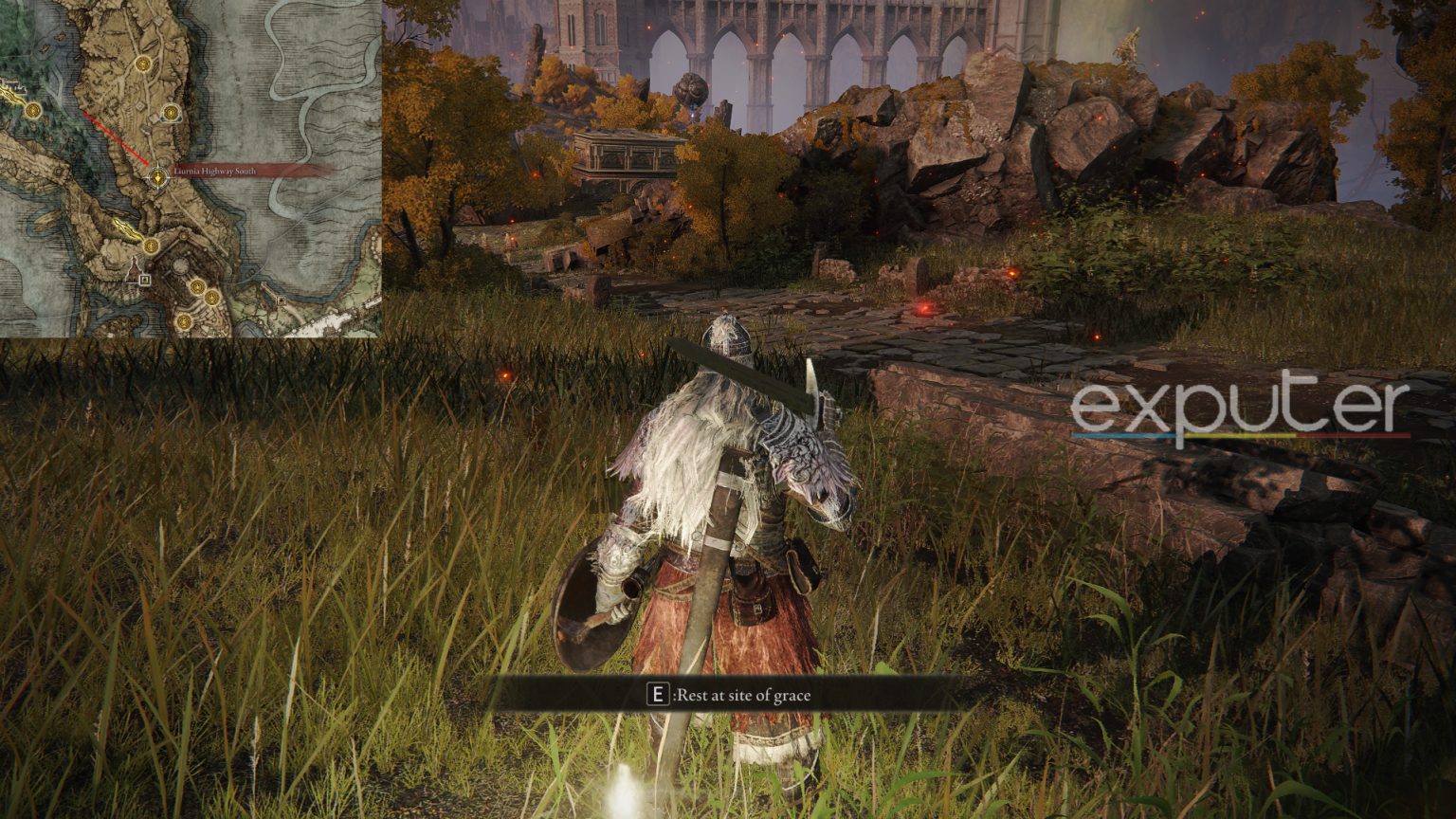Click the compass-style crosshair around the current grace
This screenshot has width=1456, height=819.
(x=156, y=178)
